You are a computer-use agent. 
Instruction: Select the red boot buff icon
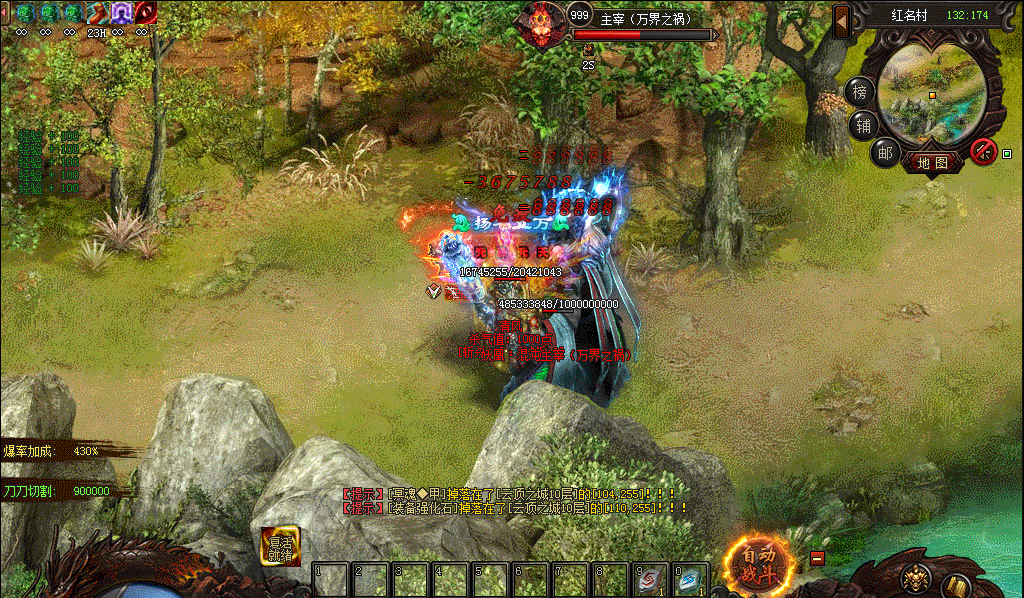pos(97,12)
